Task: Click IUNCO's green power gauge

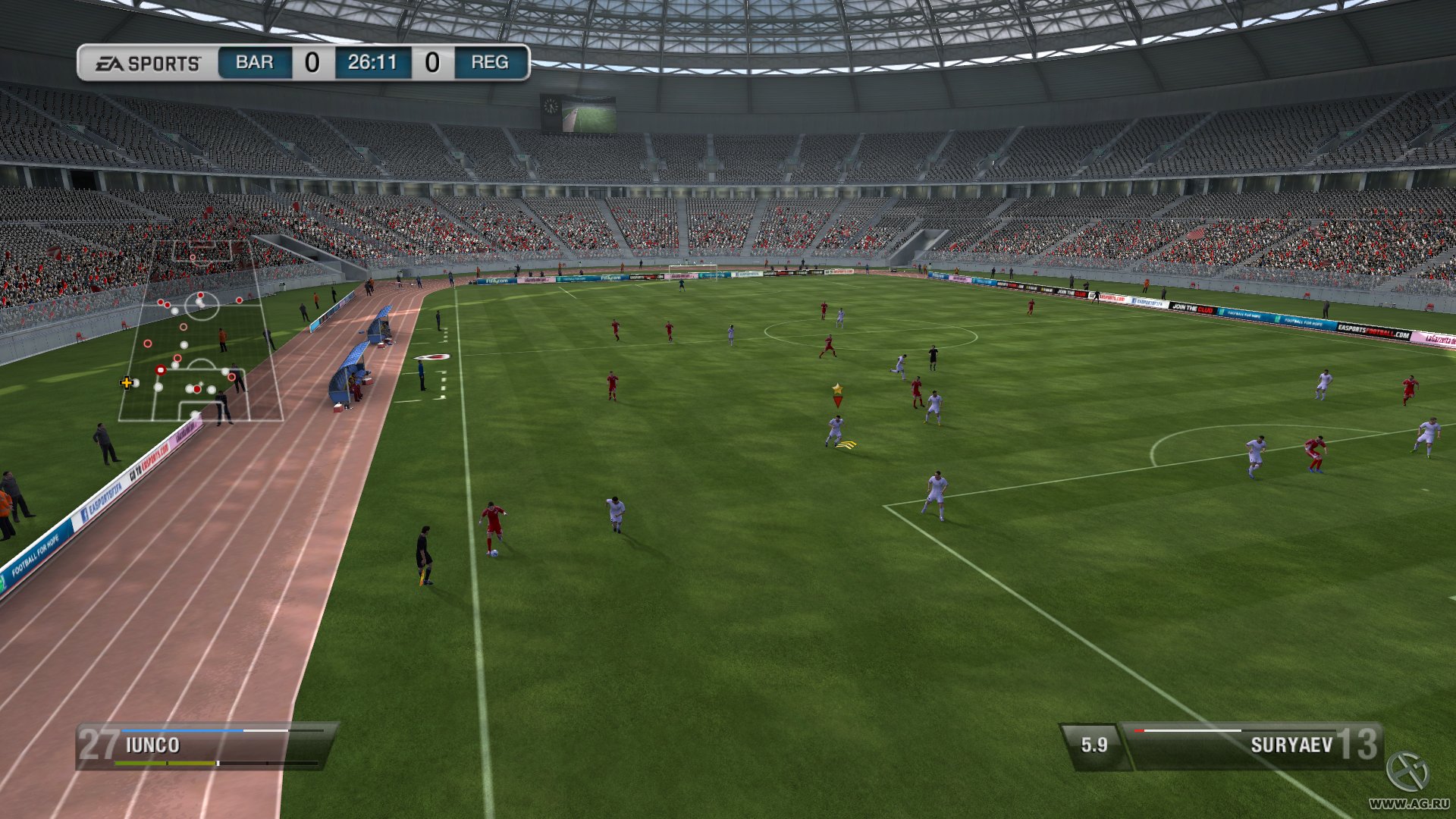Action: 166,763
